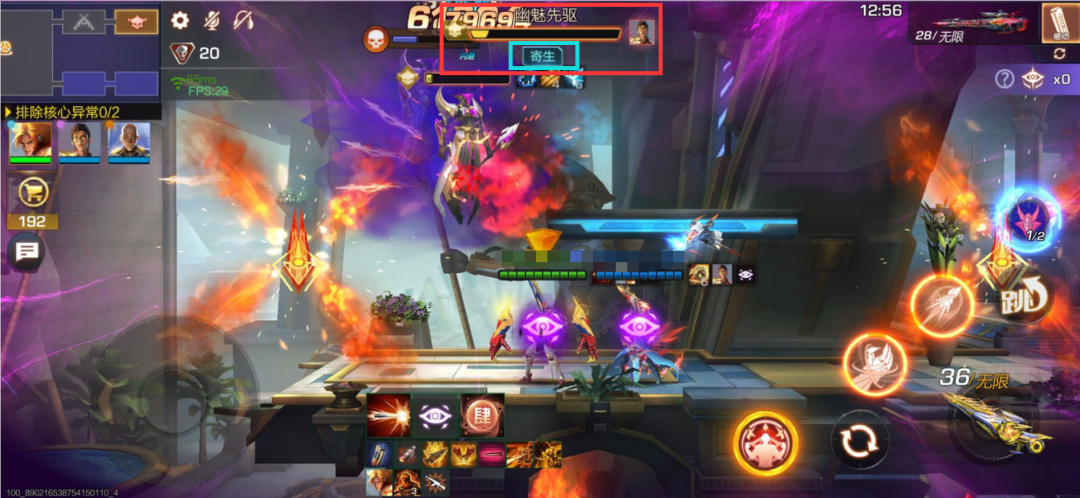Open the gear settings menu
Image resolution: width=1080 pixels, height=498 pixels.
point(180,20)
